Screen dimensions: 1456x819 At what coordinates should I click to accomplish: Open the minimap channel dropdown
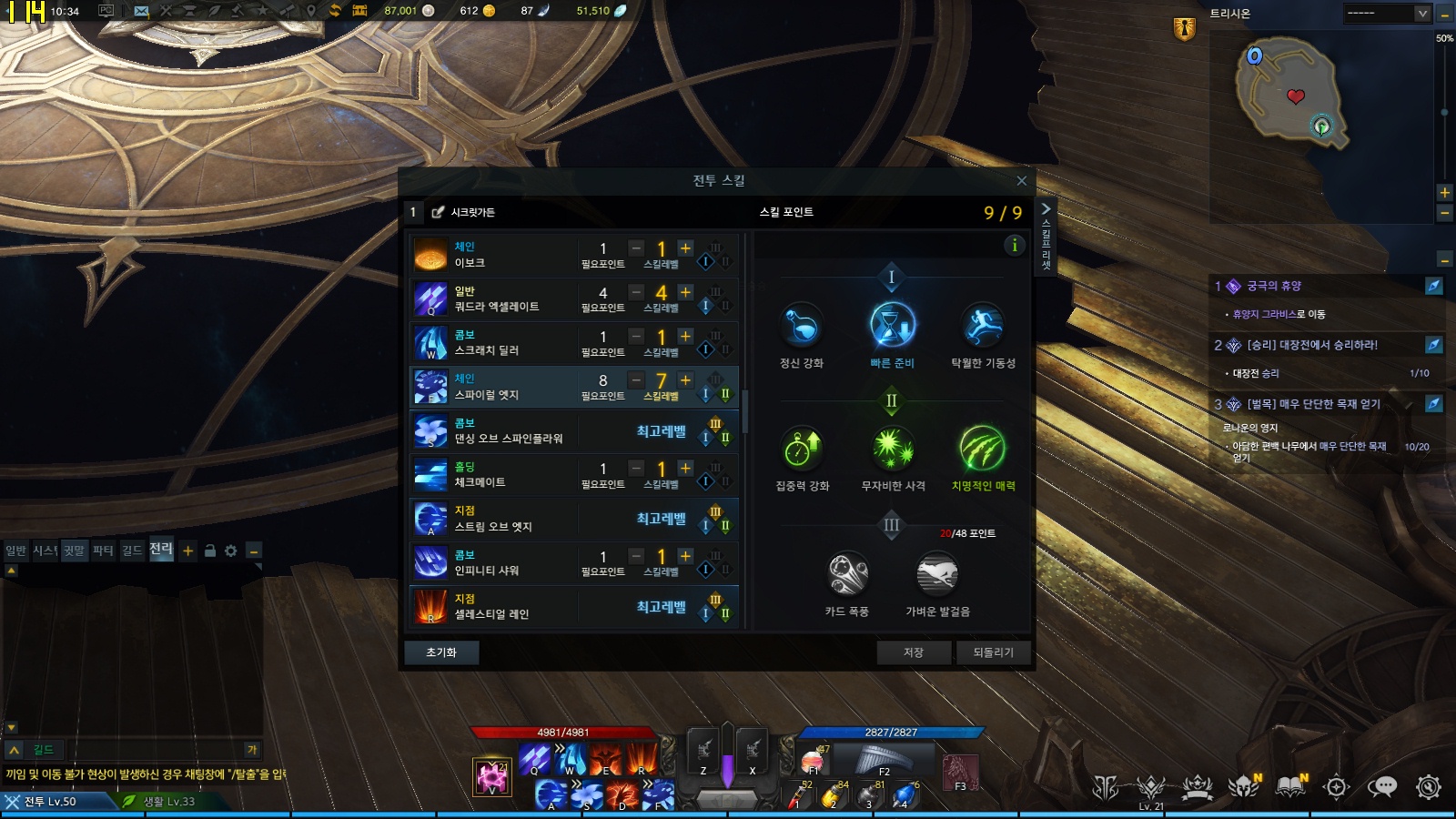(1422, 14)
